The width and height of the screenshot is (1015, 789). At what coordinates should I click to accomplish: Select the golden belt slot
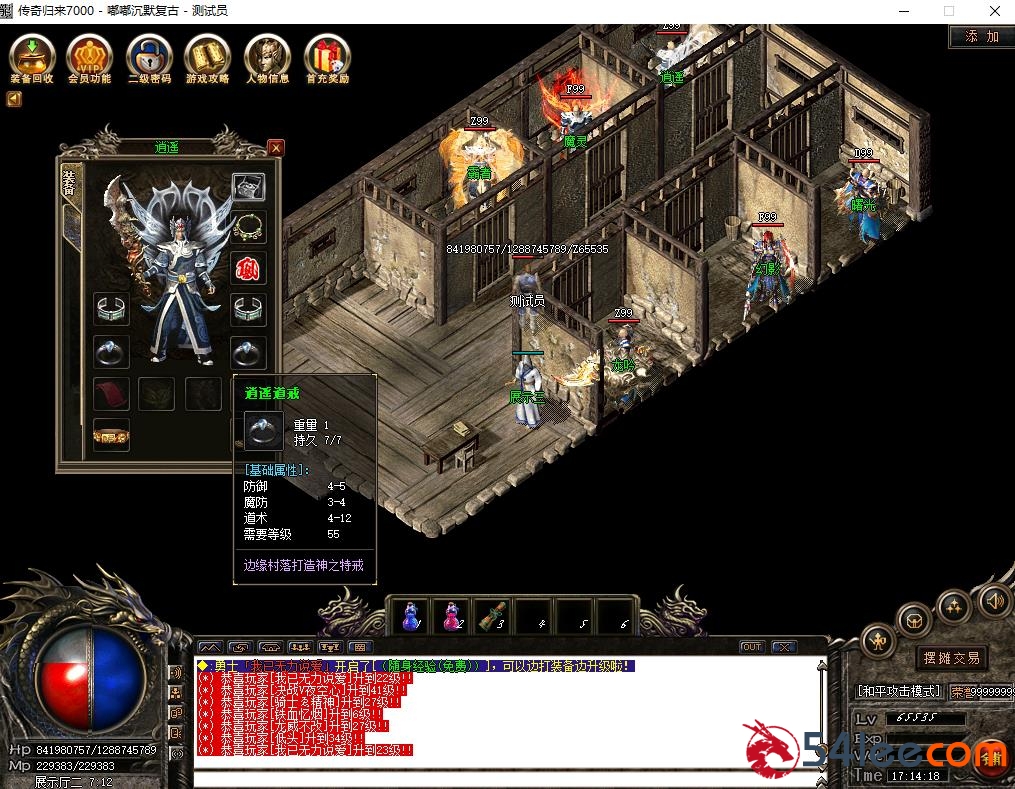point(112,434)
